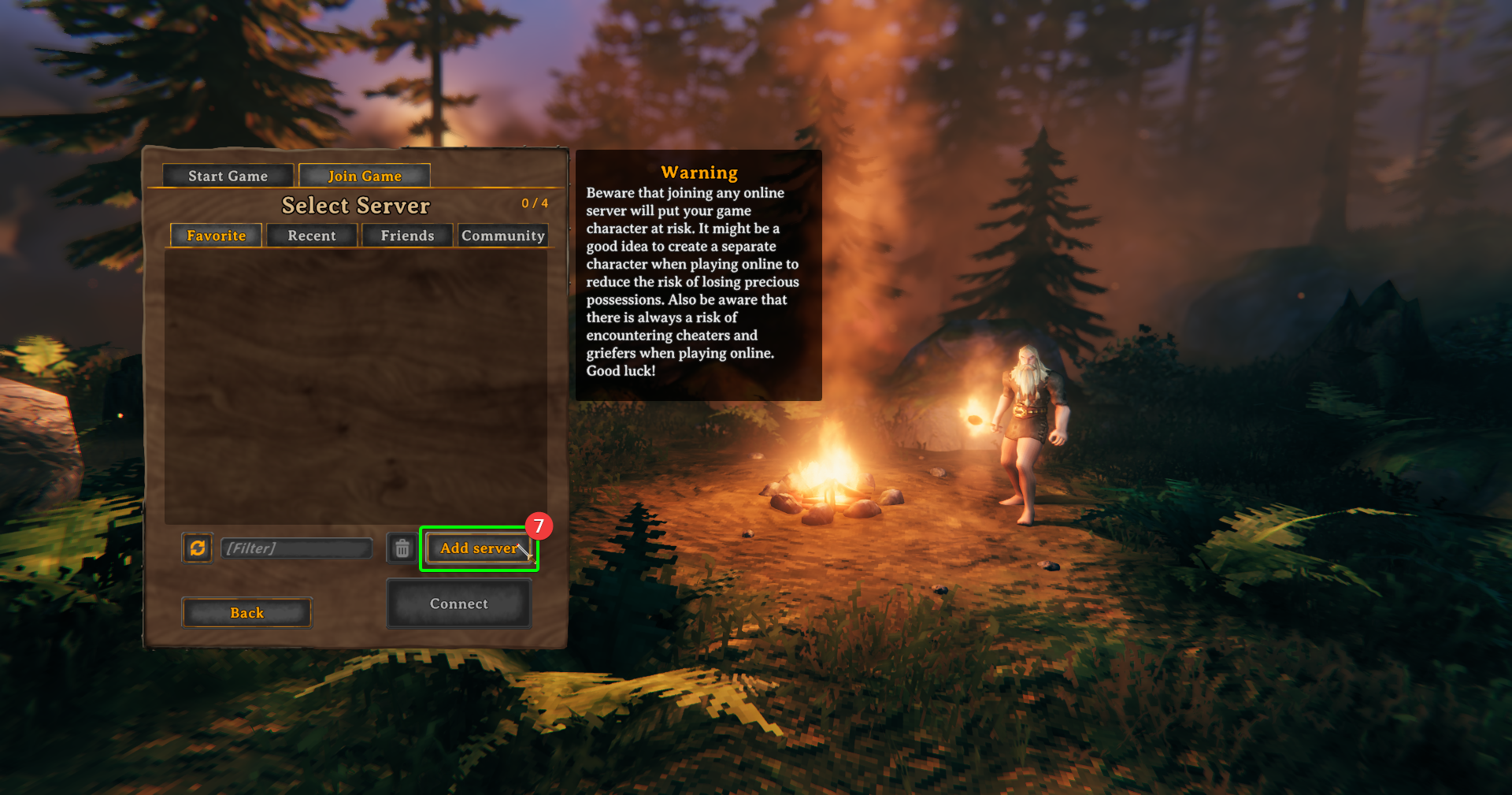
Task: Select the Favorite servers filter
Action: click(215, 235)
